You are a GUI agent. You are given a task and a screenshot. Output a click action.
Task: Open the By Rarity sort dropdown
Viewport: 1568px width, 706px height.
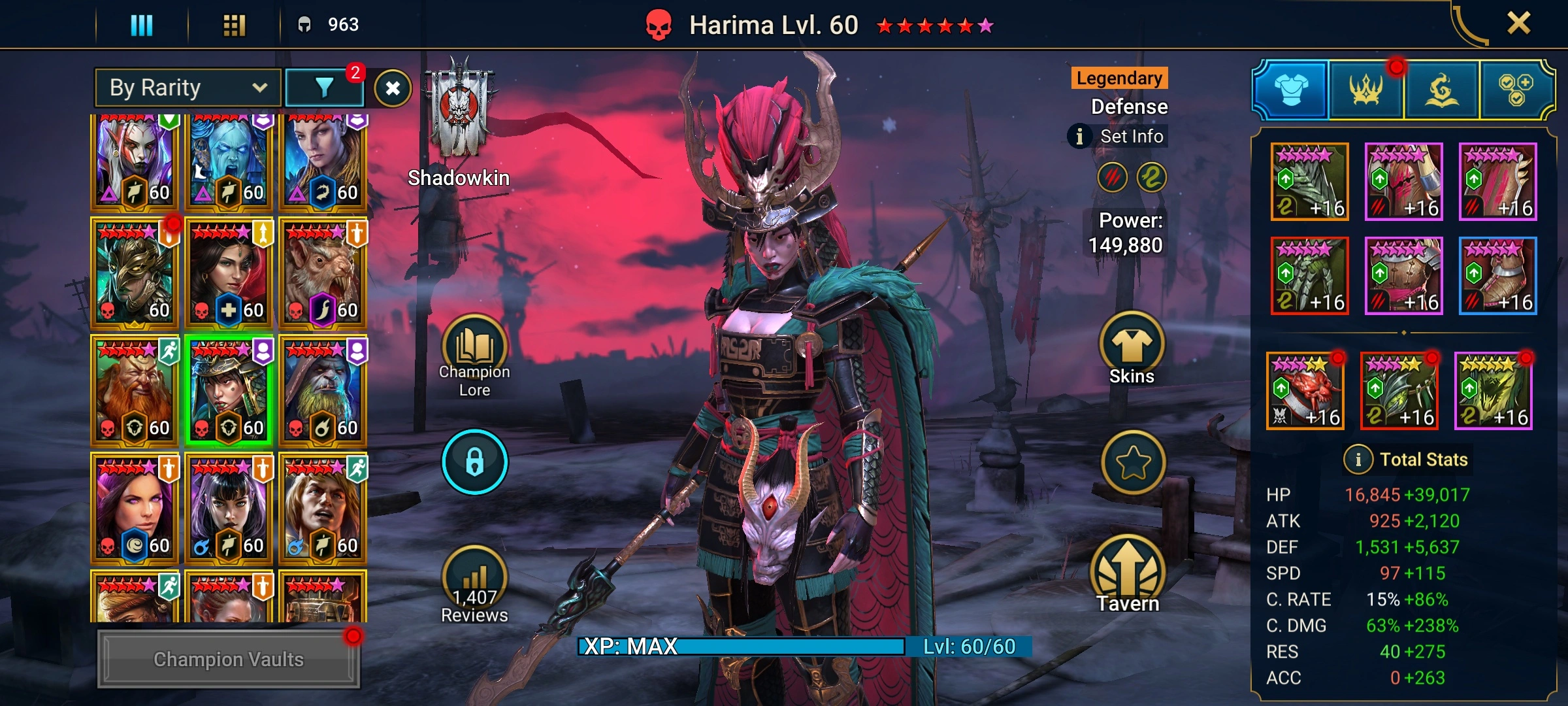(188, 88)
